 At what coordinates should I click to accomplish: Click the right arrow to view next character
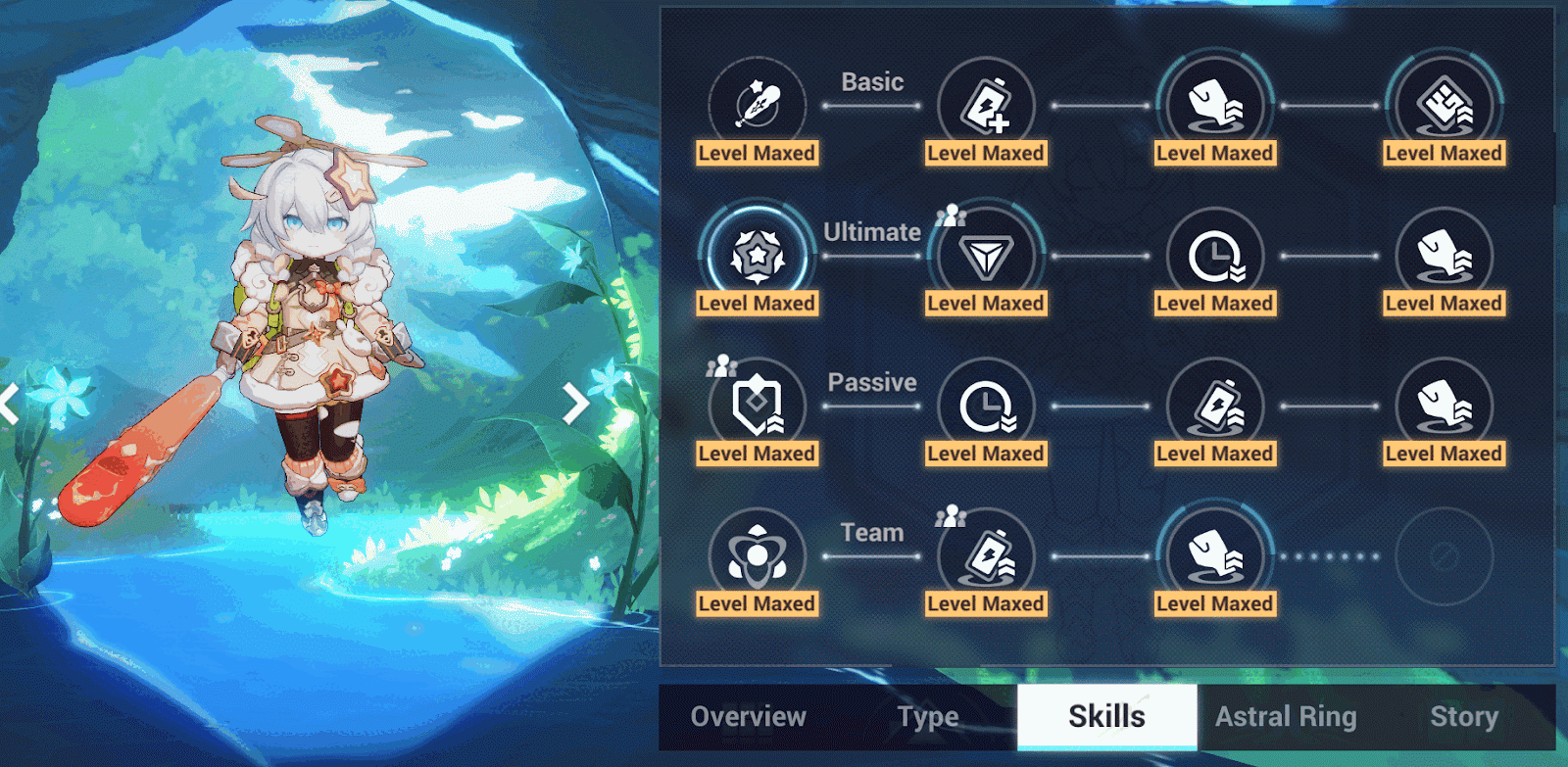pos(574,403)
